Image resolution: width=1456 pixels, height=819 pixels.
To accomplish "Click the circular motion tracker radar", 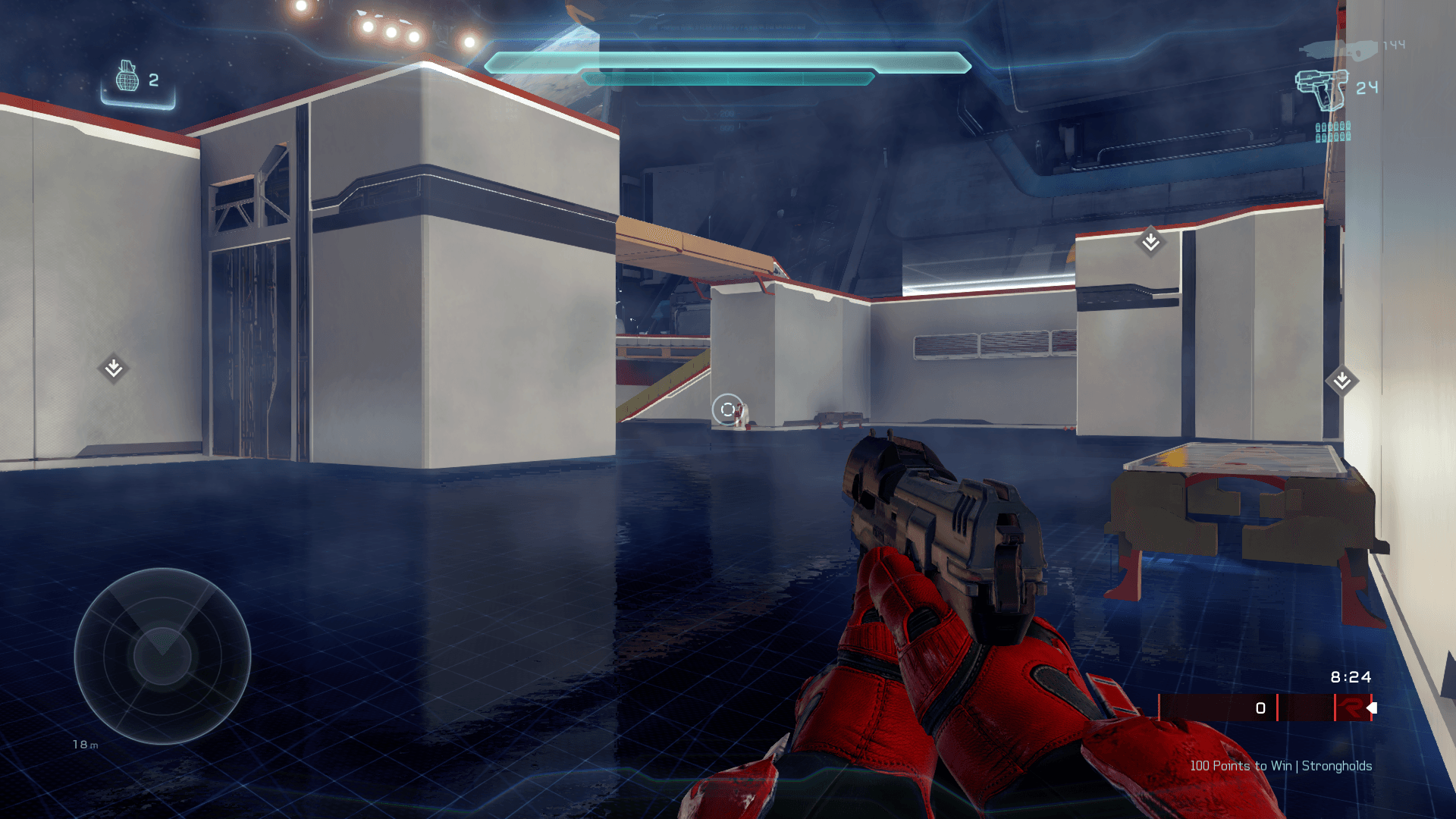I will 162,656.
